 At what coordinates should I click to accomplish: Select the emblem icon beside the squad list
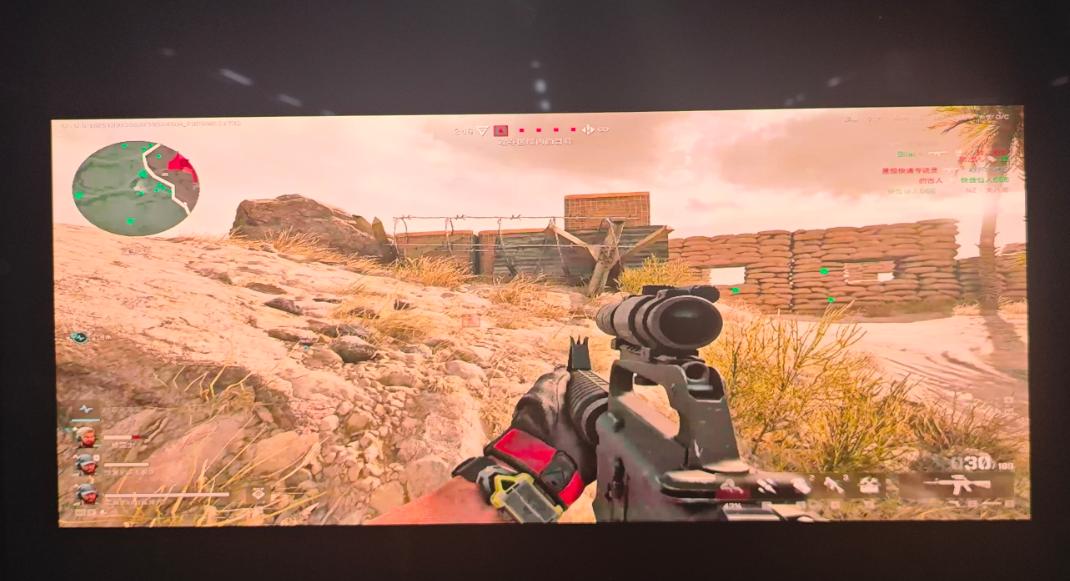pyautogui.click(x=258, y=493)
